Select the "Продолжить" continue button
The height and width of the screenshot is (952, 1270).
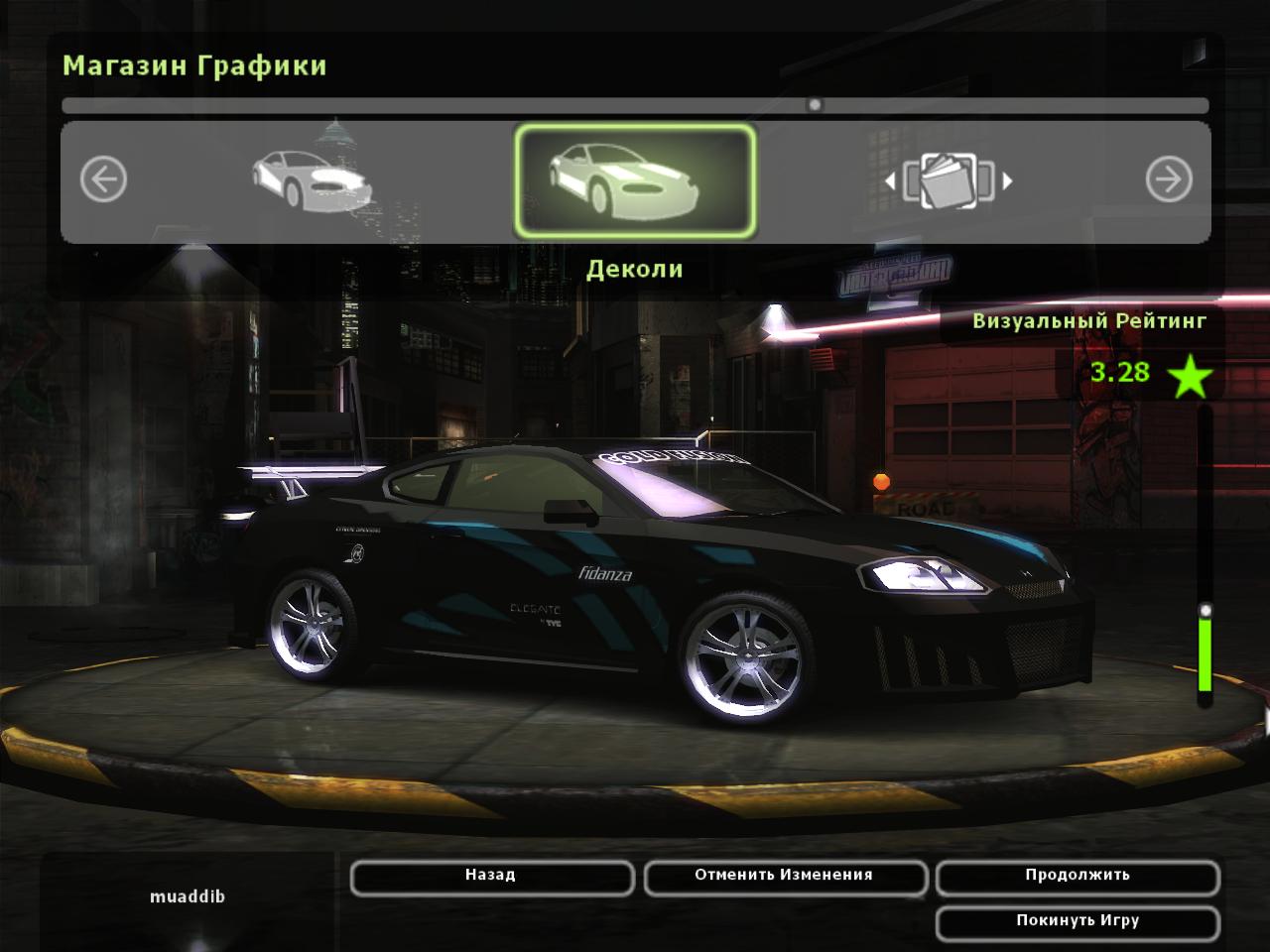pyautogui.click(x=1077, y=877)
